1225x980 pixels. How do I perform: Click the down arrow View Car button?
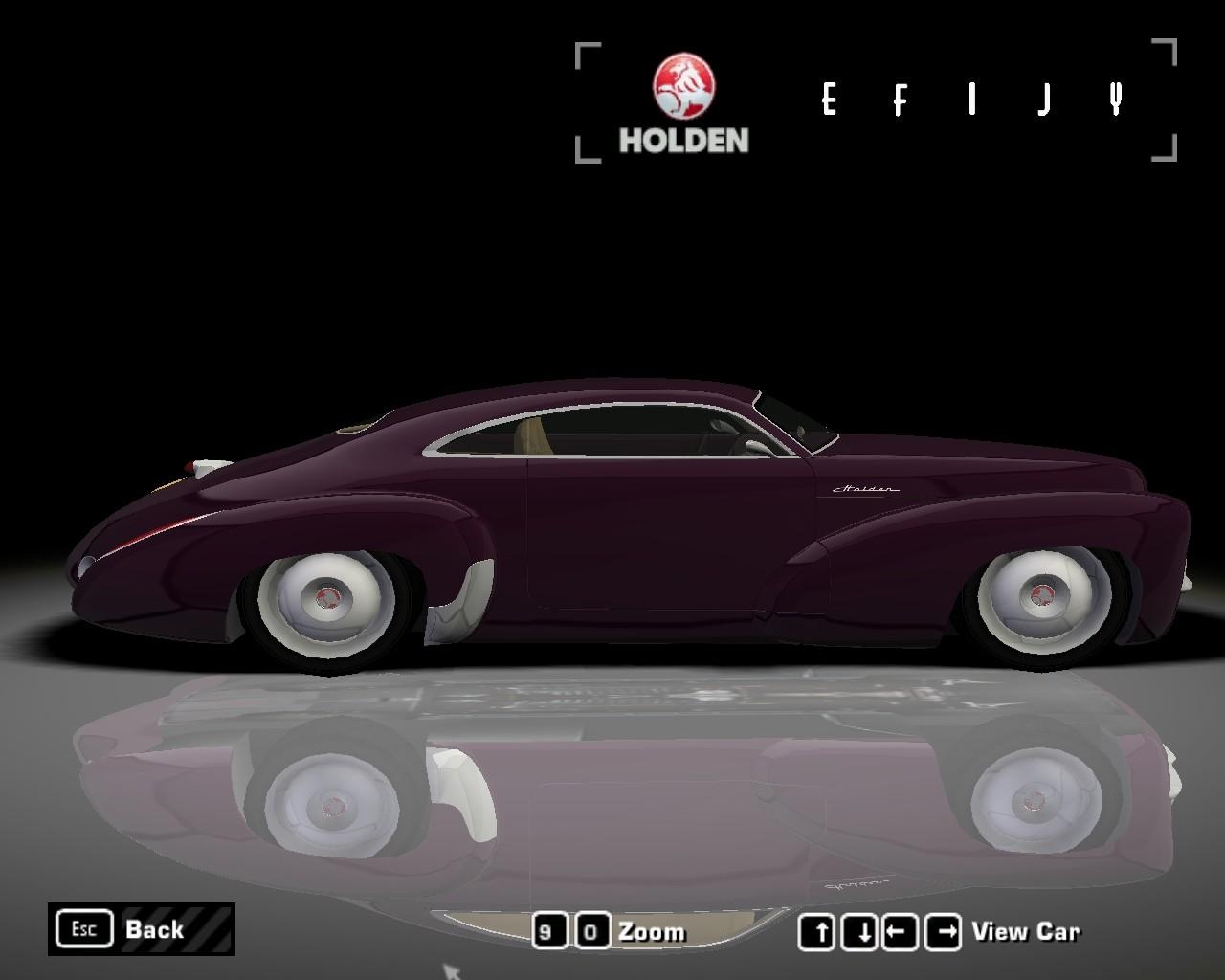[861, 931]
